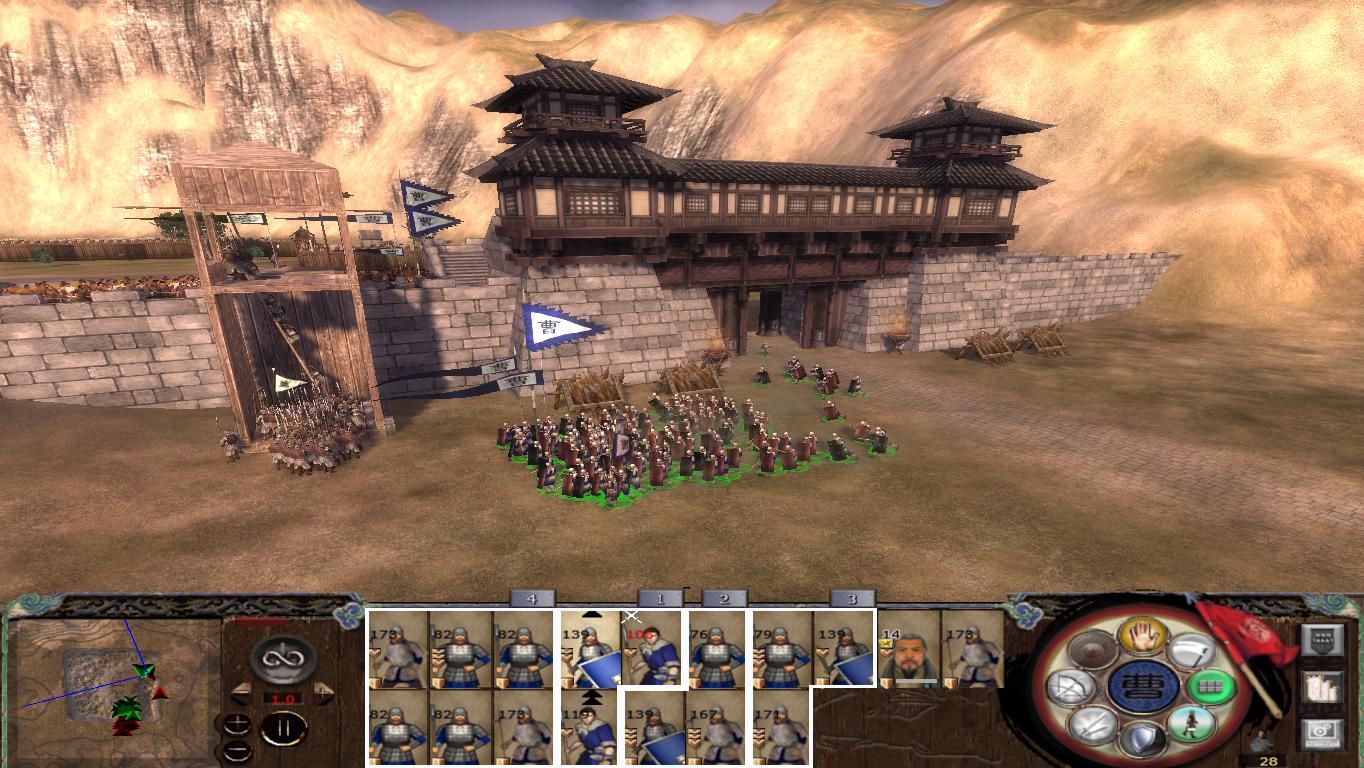Toggle fire-at-will using the bow icon
The width and height of the screenshot is (1364, 768).
[x=1073, y=686]
